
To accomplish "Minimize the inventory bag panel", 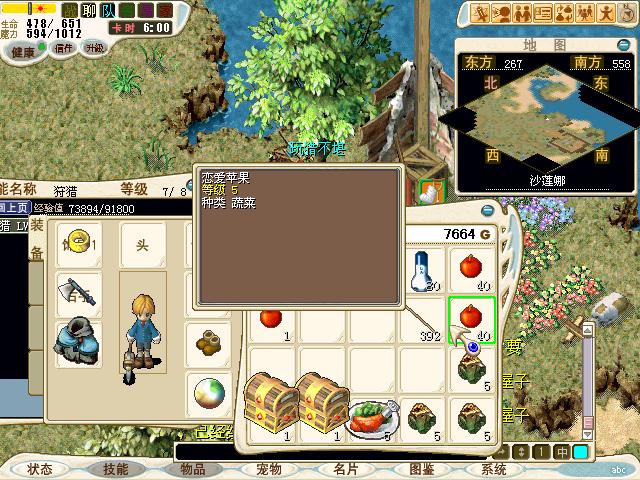I will tap(487, 211).
